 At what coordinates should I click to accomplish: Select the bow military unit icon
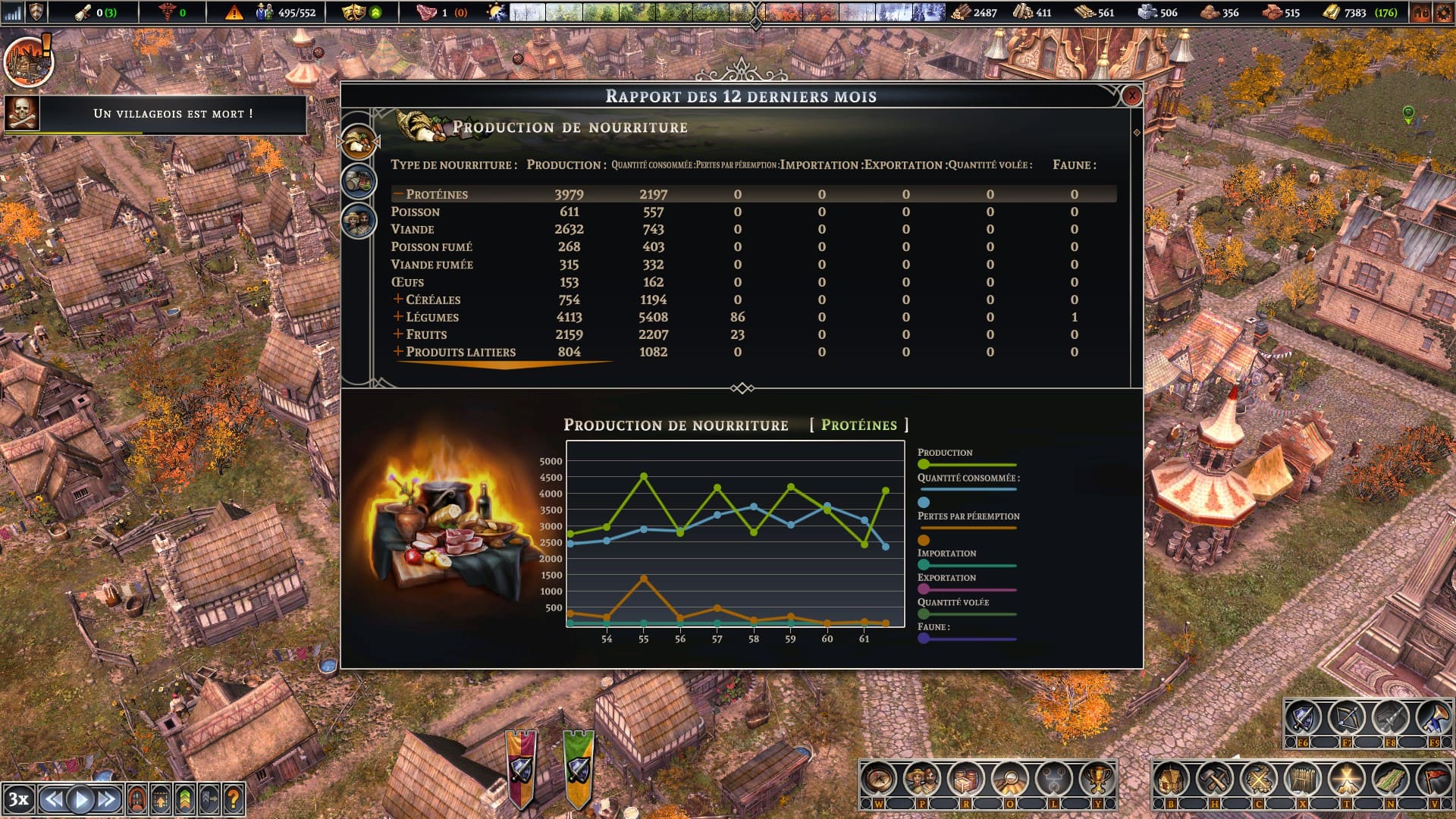[1347, 718]
